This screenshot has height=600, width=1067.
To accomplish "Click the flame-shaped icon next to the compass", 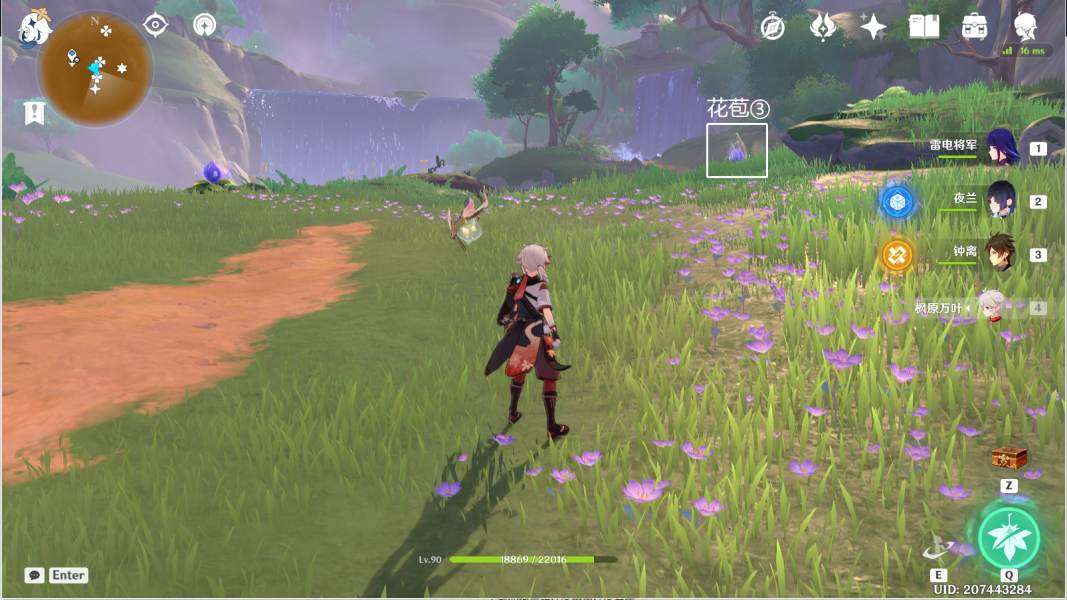I will click(x=822, y=27).
